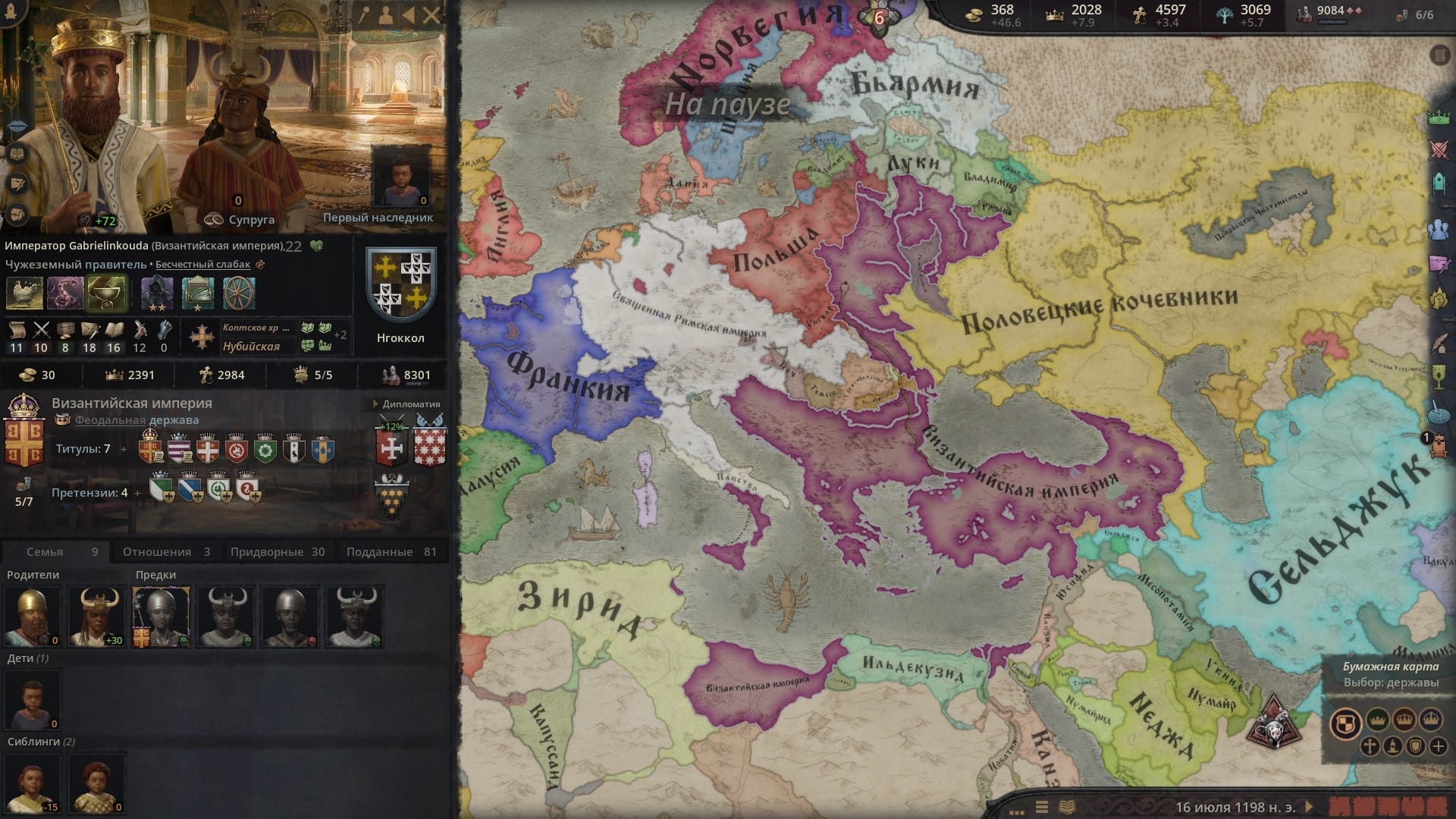Open the decisions quill icon
The height and width of the screenshot is (819, 1456).
pyautogui.click(x=1440, y=344)
